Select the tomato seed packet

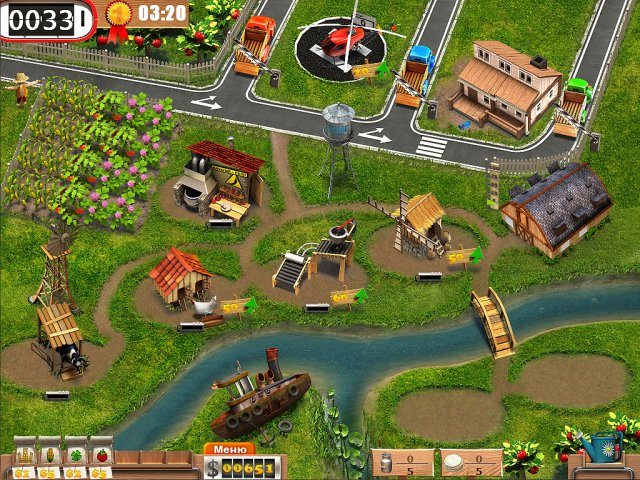click(x=101, y=455)
